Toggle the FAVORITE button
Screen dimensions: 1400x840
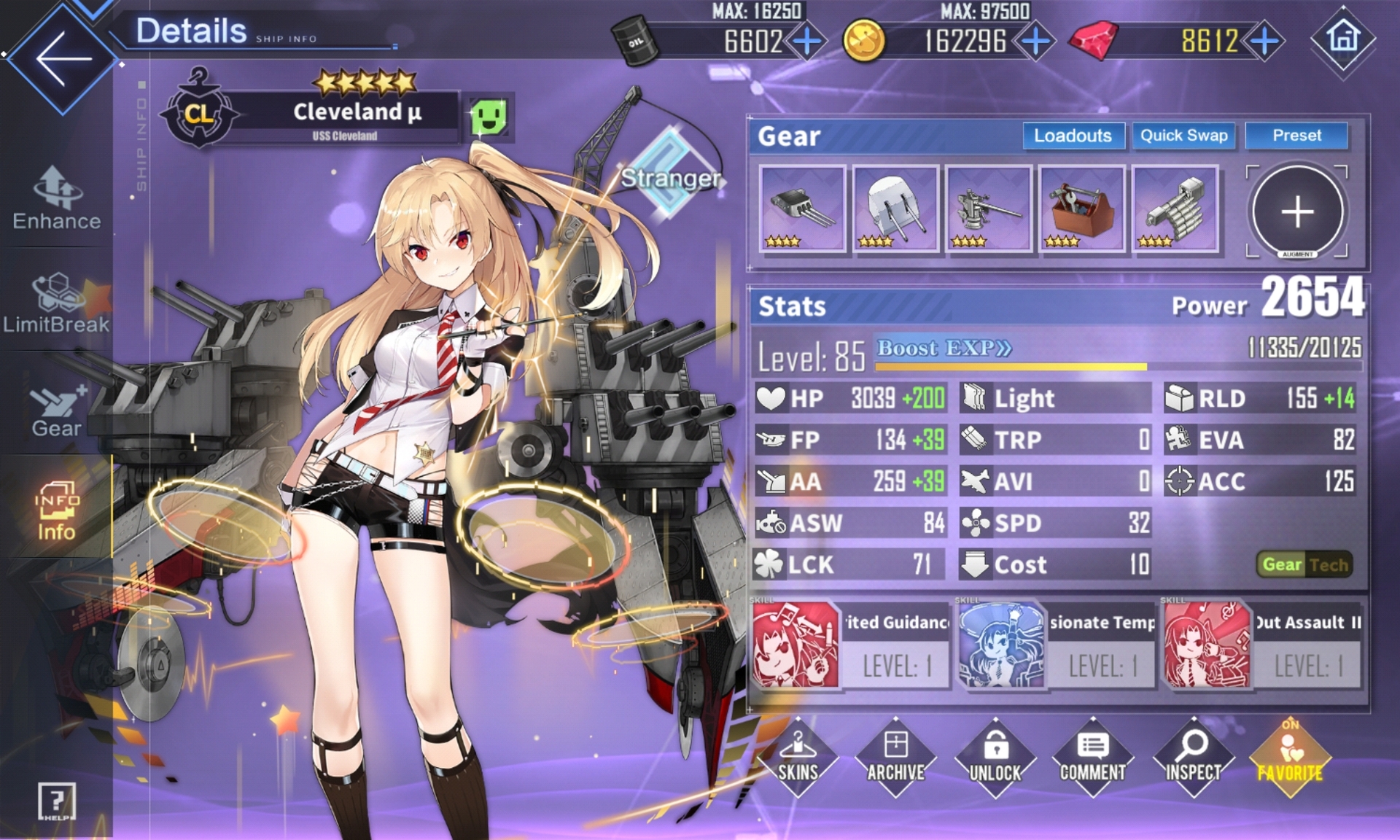click(1289, 758)
